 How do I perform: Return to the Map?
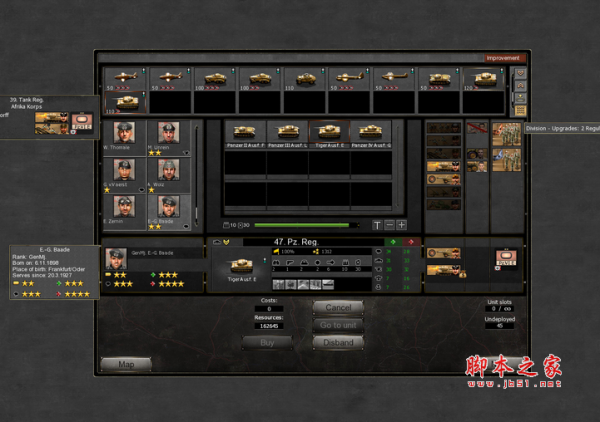point(126,364)
